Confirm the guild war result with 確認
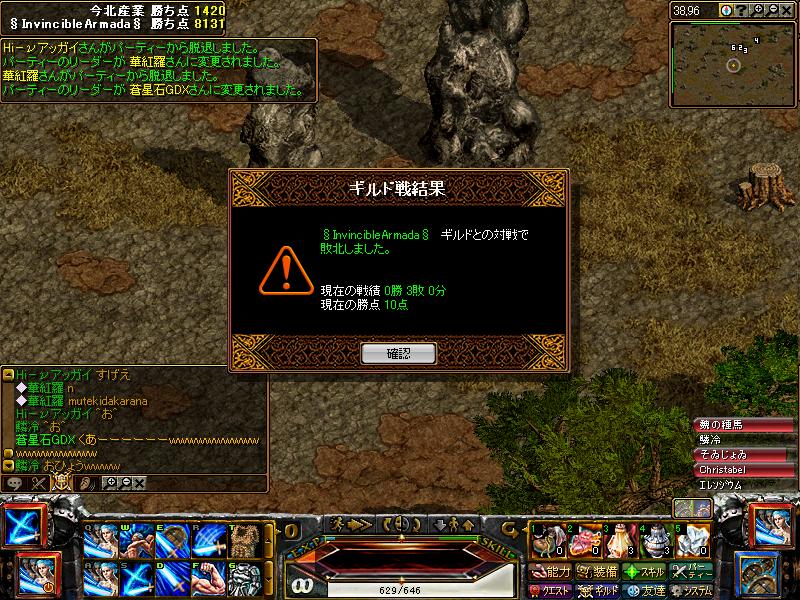 click(x=399, y=353)
